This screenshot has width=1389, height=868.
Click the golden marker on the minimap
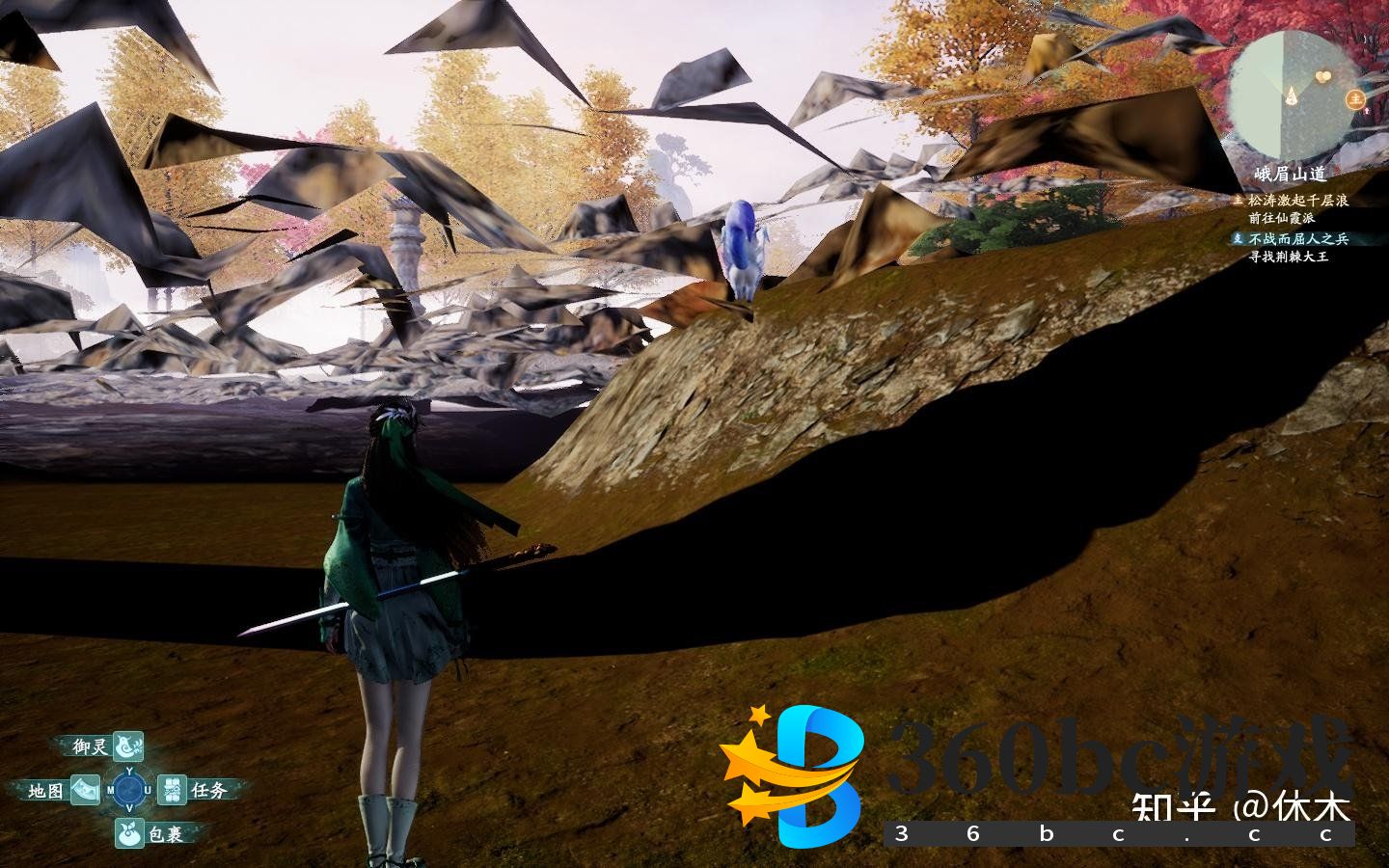point(1322,75)
